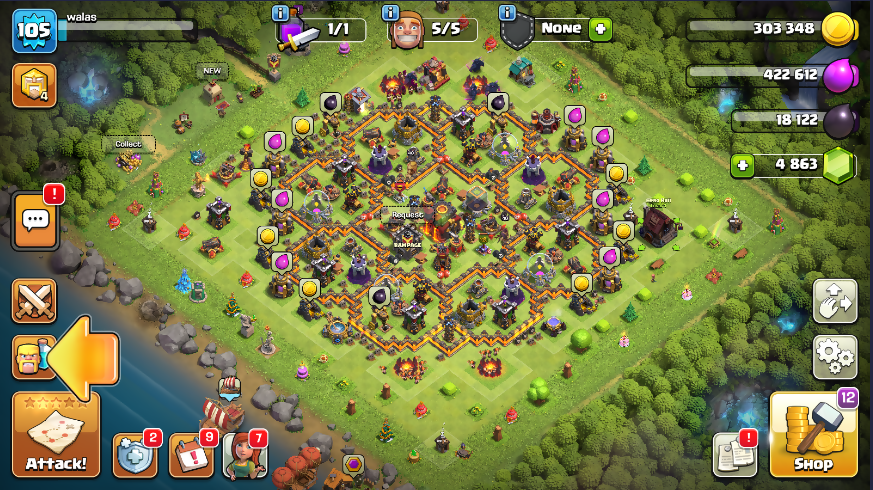
Task: Show info for the 1/1 builder potion
Action: pos(281,13)
